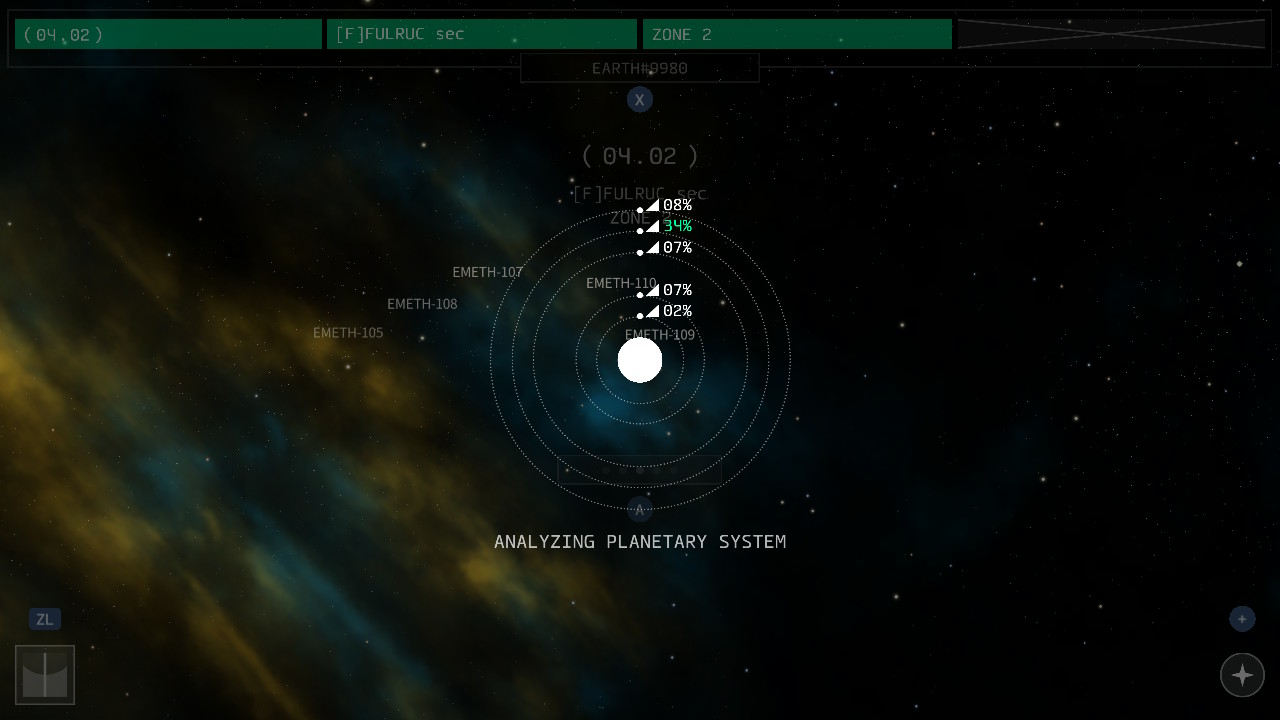Select planet EMETH-108 label

[422, 304]
